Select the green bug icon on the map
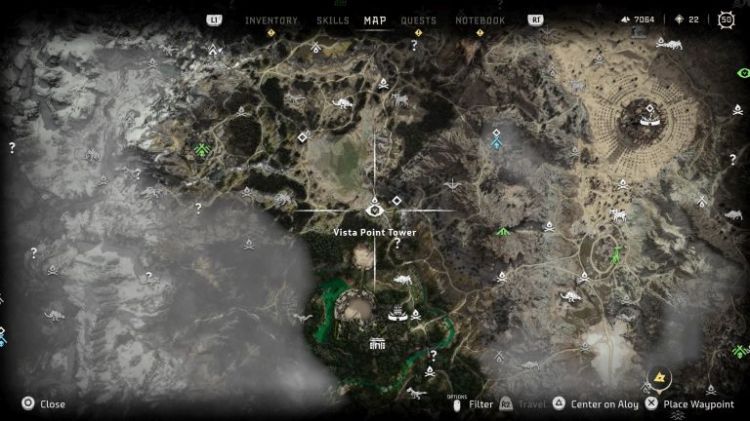 click(203, 151)
